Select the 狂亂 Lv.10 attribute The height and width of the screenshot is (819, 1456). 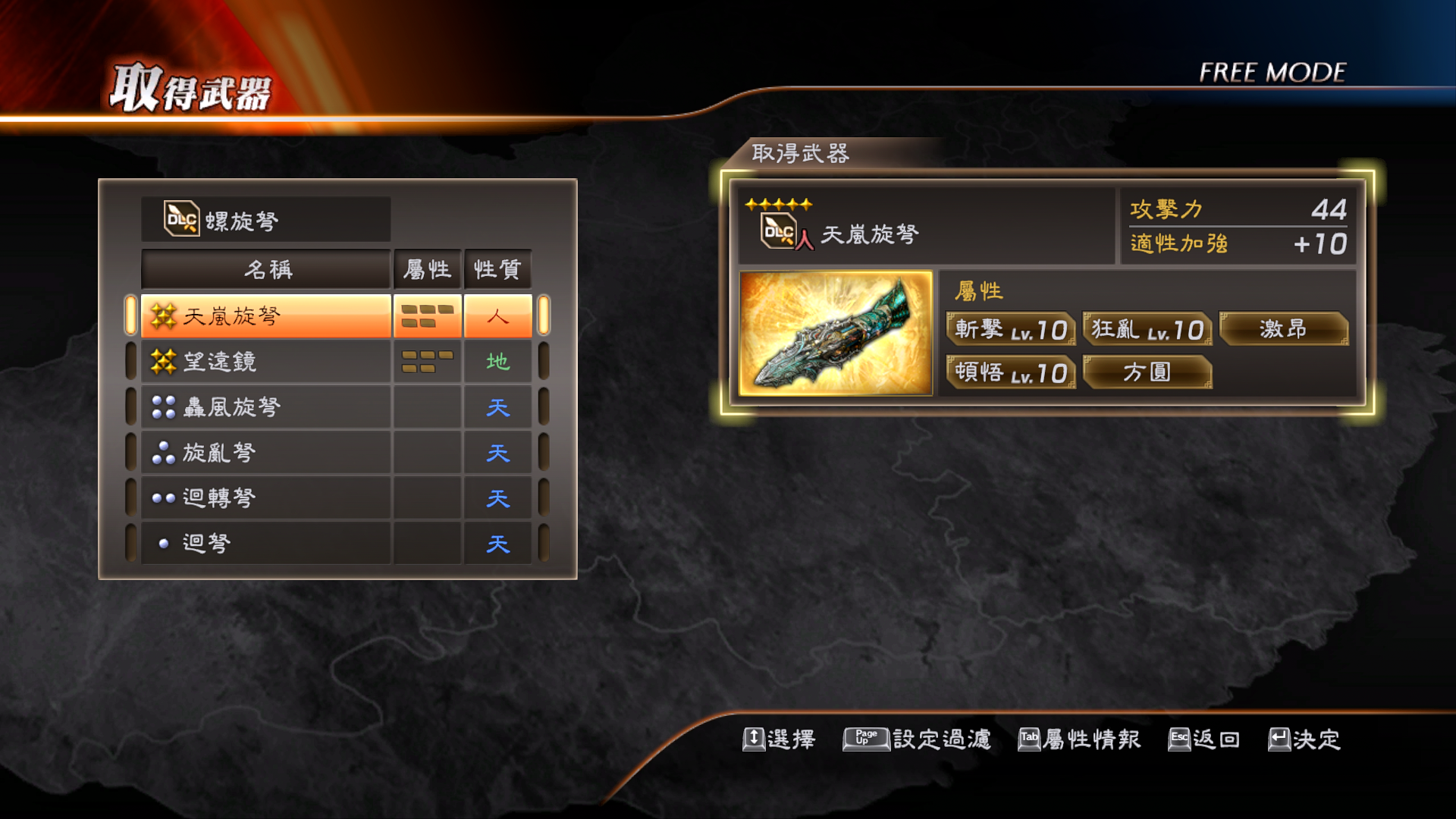point(1147,329)
